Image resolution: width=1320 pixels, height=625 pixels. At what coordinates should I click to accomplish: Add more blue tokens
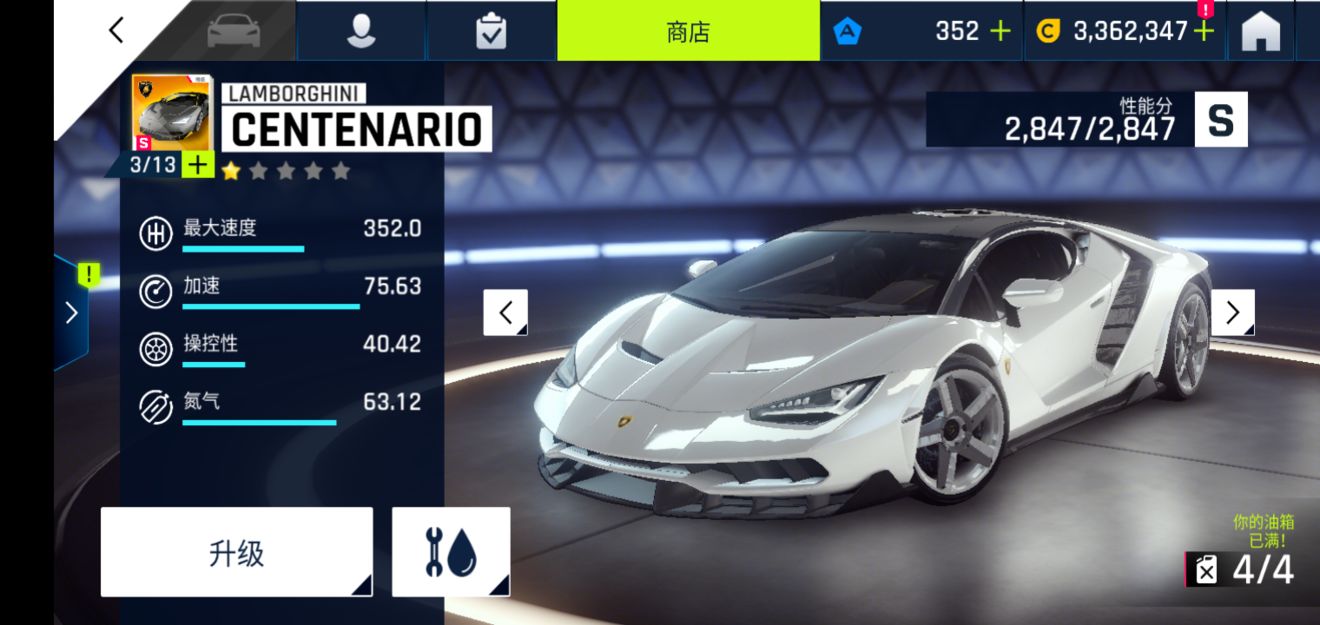[1000, 31]
